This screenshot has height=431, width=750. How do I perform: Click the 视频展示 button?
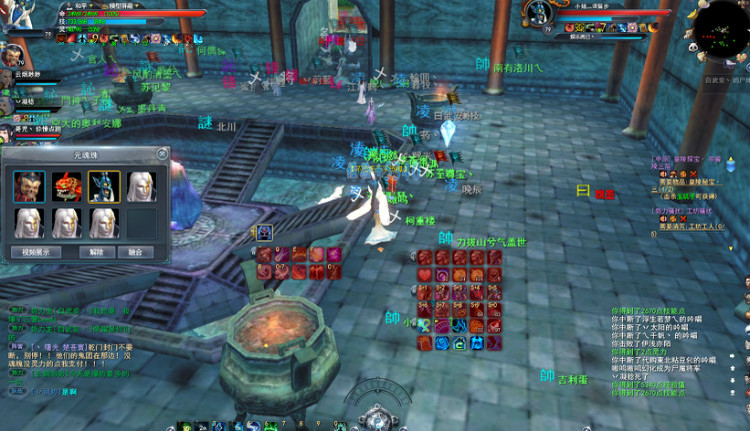tap(36, 252)
